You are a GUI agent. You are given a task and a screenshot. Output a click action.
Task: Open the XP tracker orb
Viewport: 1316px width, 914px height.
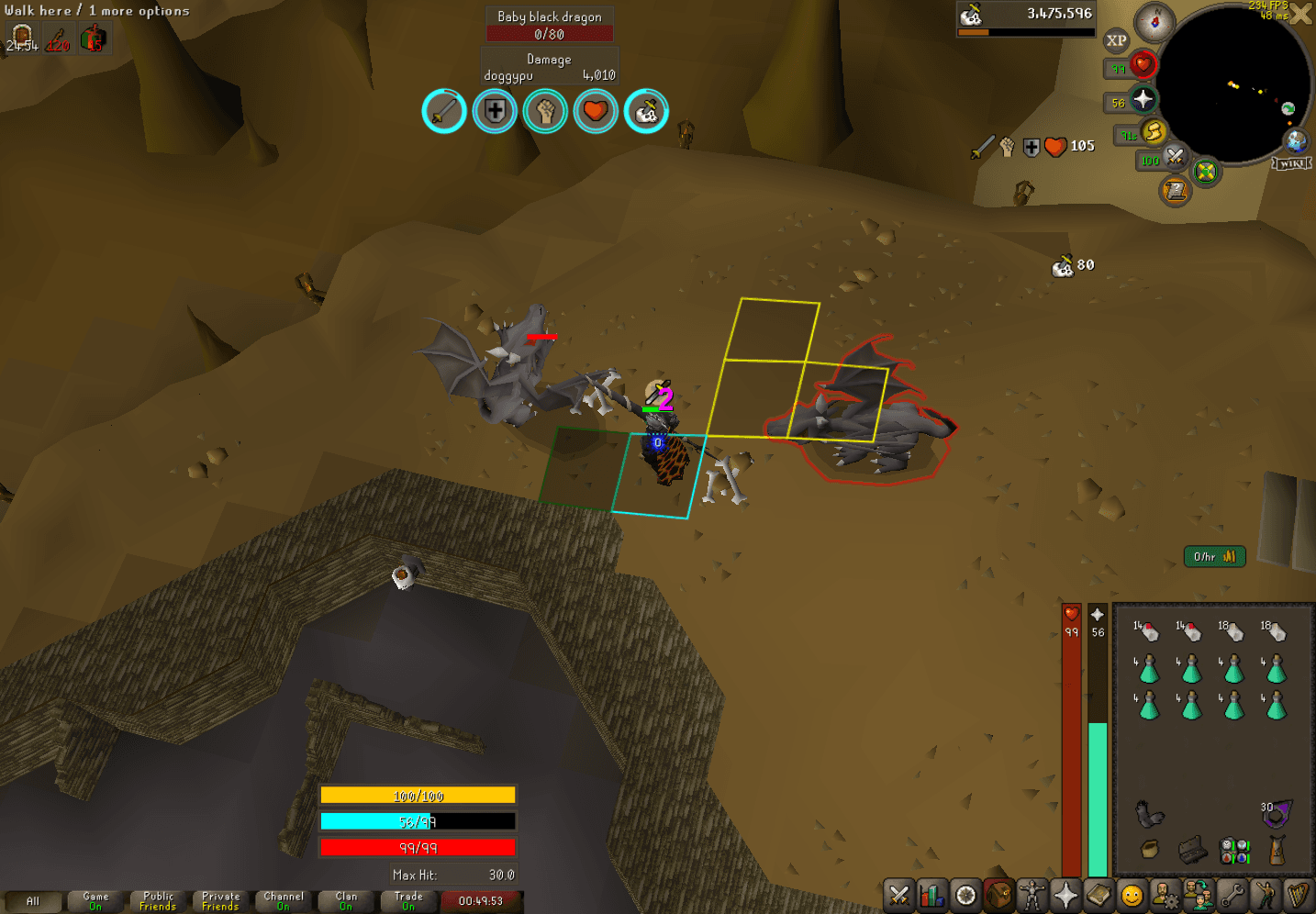pyautogui.click(x=1118, y=39)
